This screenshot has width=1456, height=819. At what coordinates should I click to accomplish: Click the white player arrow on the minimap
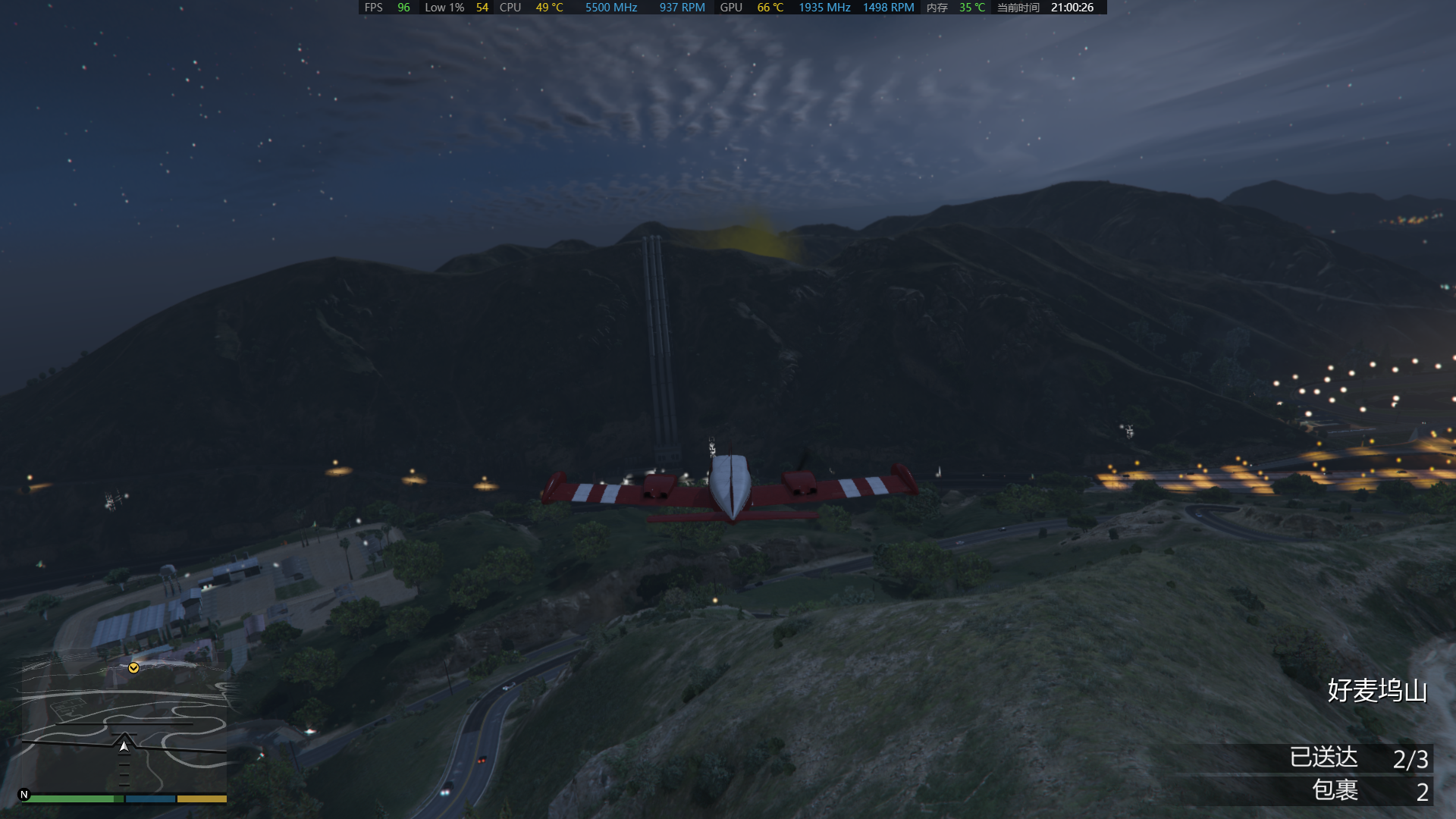point(124,746)
